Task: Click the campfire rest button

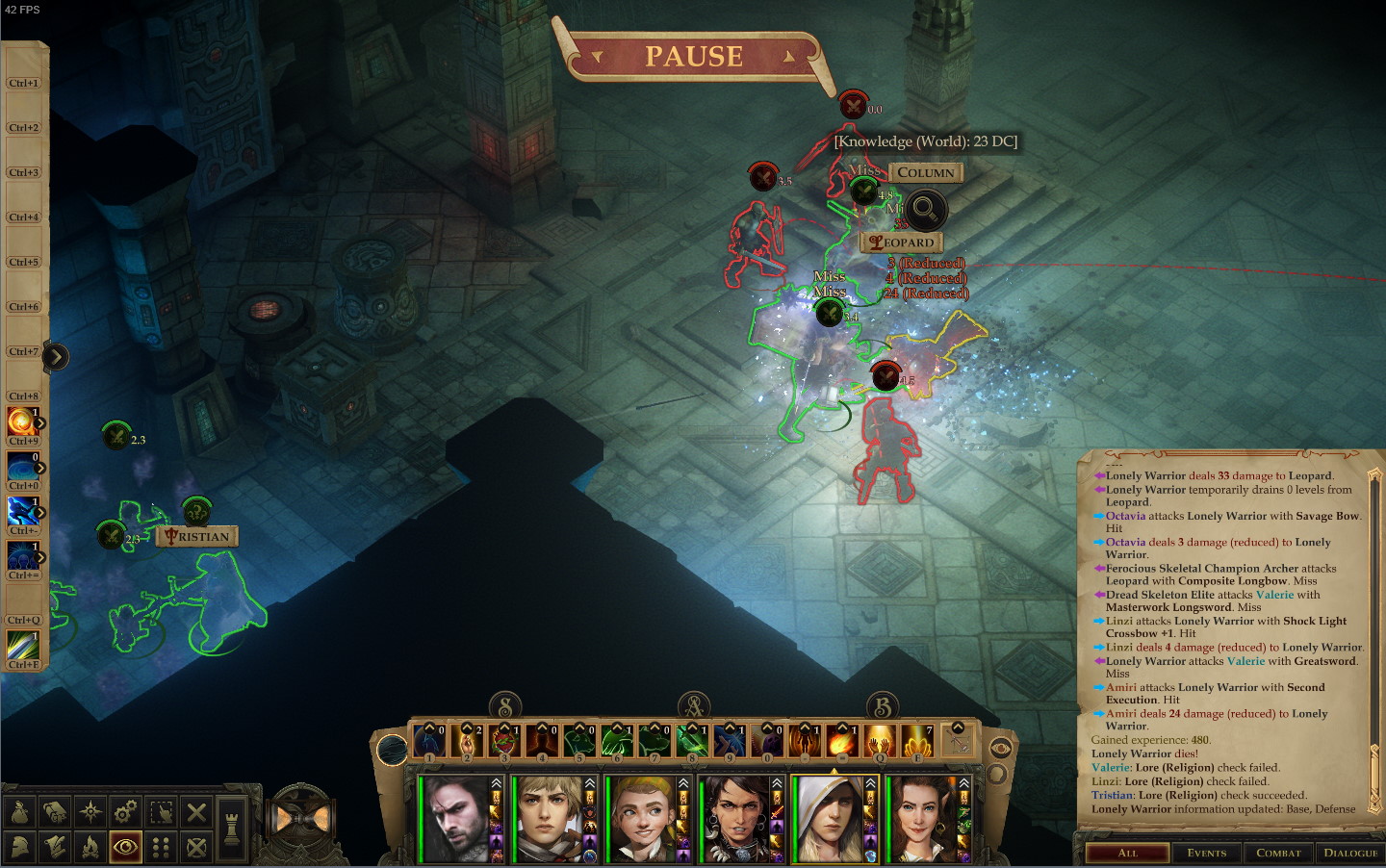Action: click(90, 847)
